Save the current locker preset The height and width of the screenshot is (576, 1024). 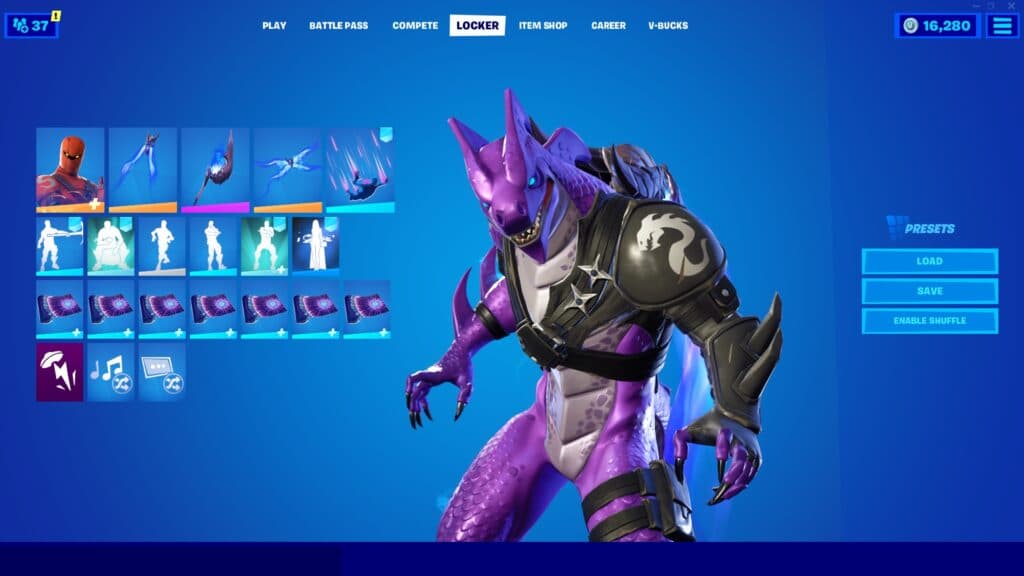929,291
